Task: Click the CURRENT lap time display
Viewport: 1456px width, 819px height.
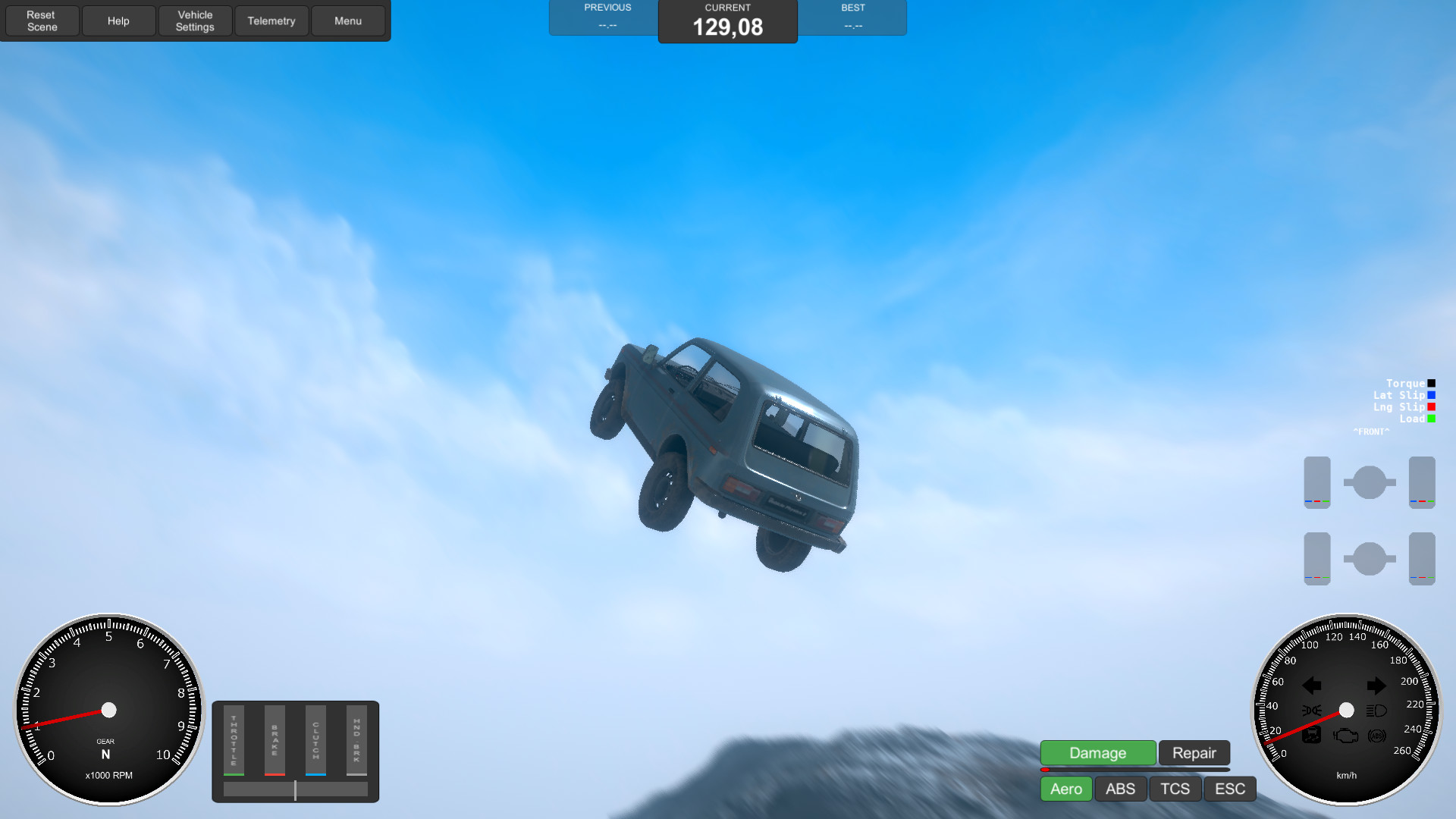Action: tap(727, 23)
